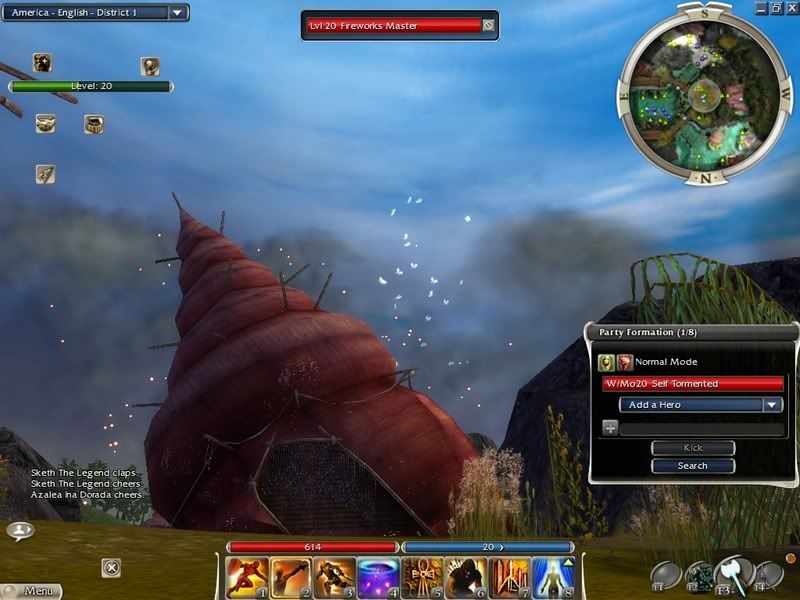Screen dimensions: 800x600
Task: Minimize the game window
Action: (758, 7)
